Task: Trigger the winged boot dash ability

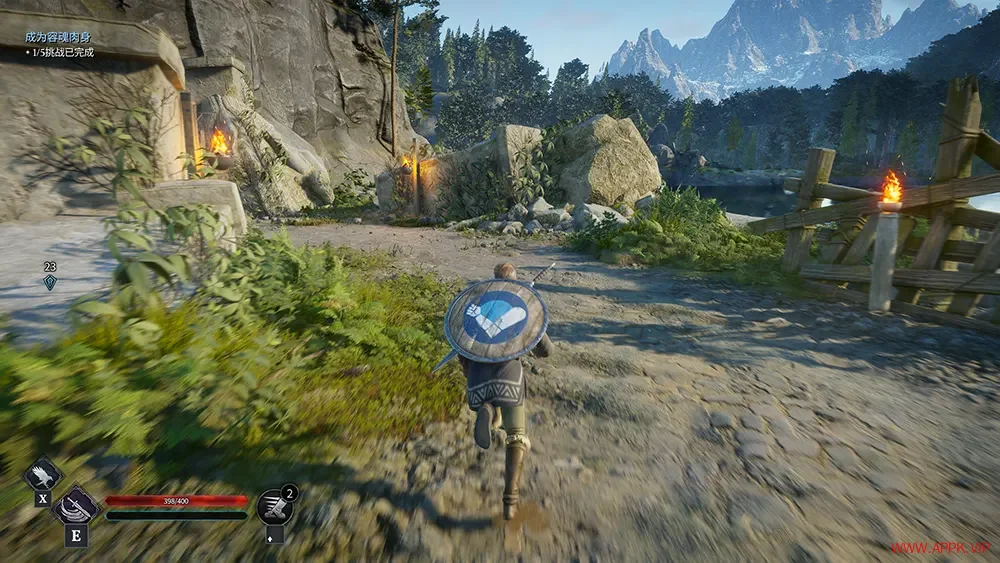Action: (275, 507)
